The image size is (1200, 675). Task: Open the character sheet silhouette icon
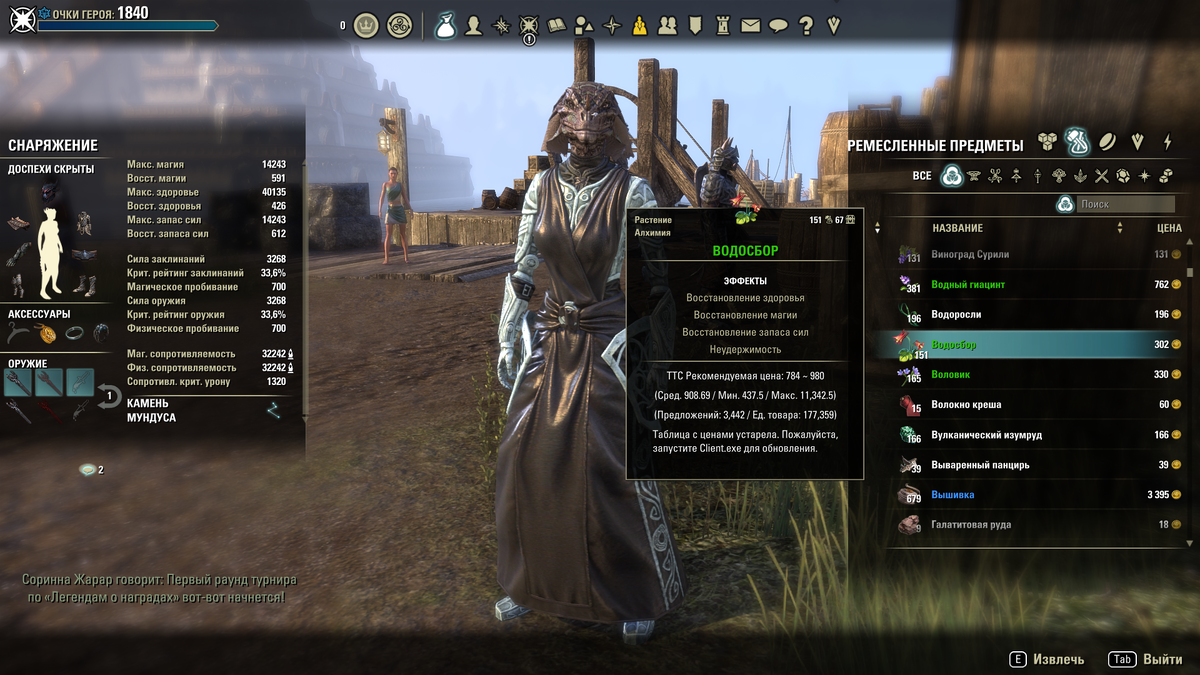[x=474, y=25]
